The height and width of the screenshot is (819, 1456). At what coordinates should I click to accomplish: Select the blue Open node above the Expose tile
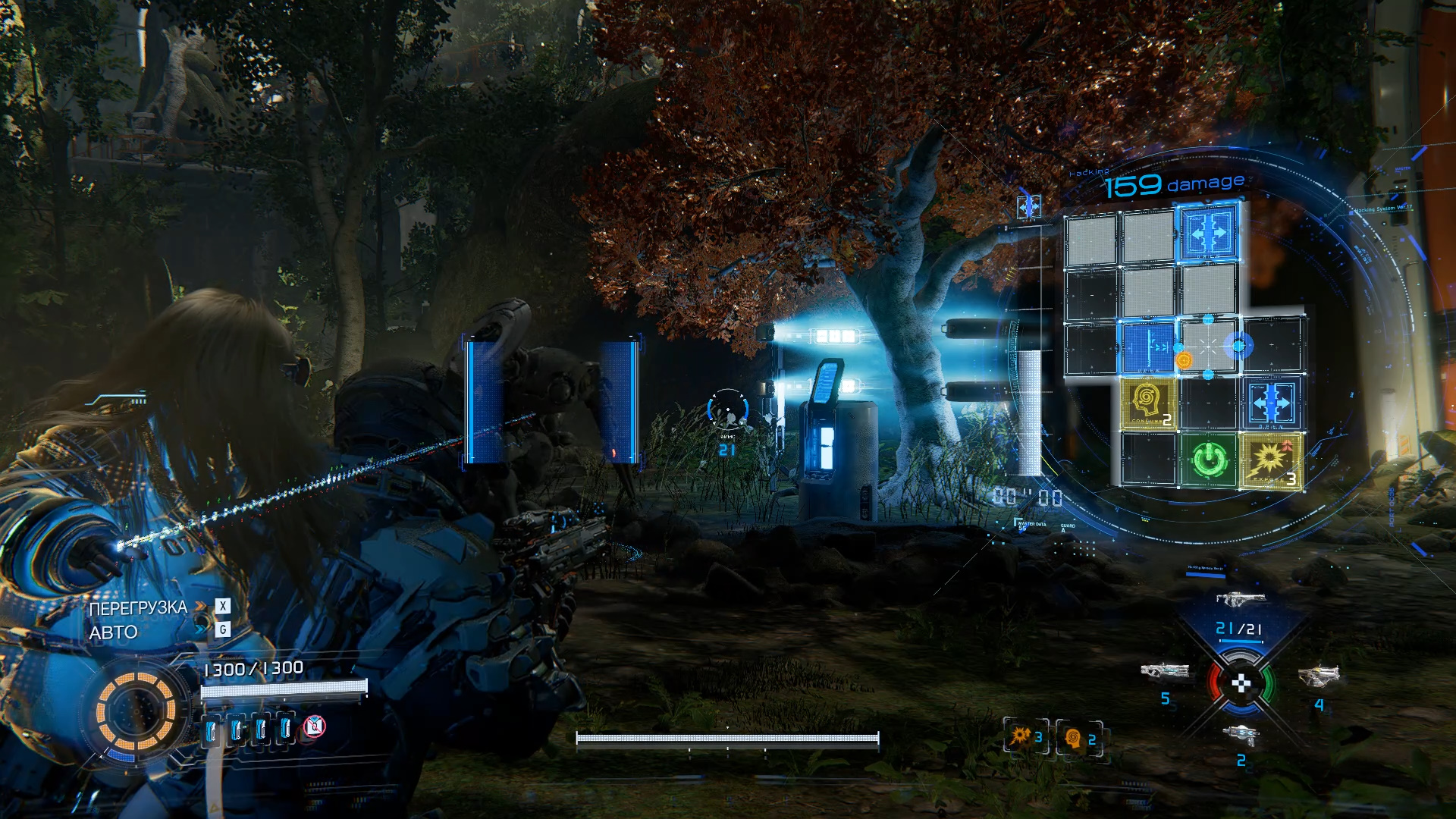pos(1271,403)
